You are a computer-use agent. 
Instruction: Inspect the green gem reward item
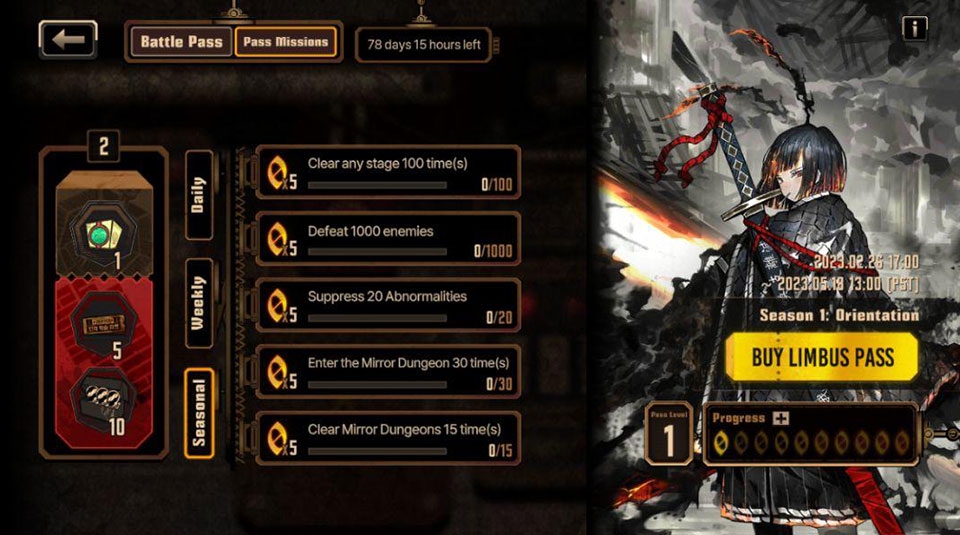pyautogui.click(x=103, y=233)
